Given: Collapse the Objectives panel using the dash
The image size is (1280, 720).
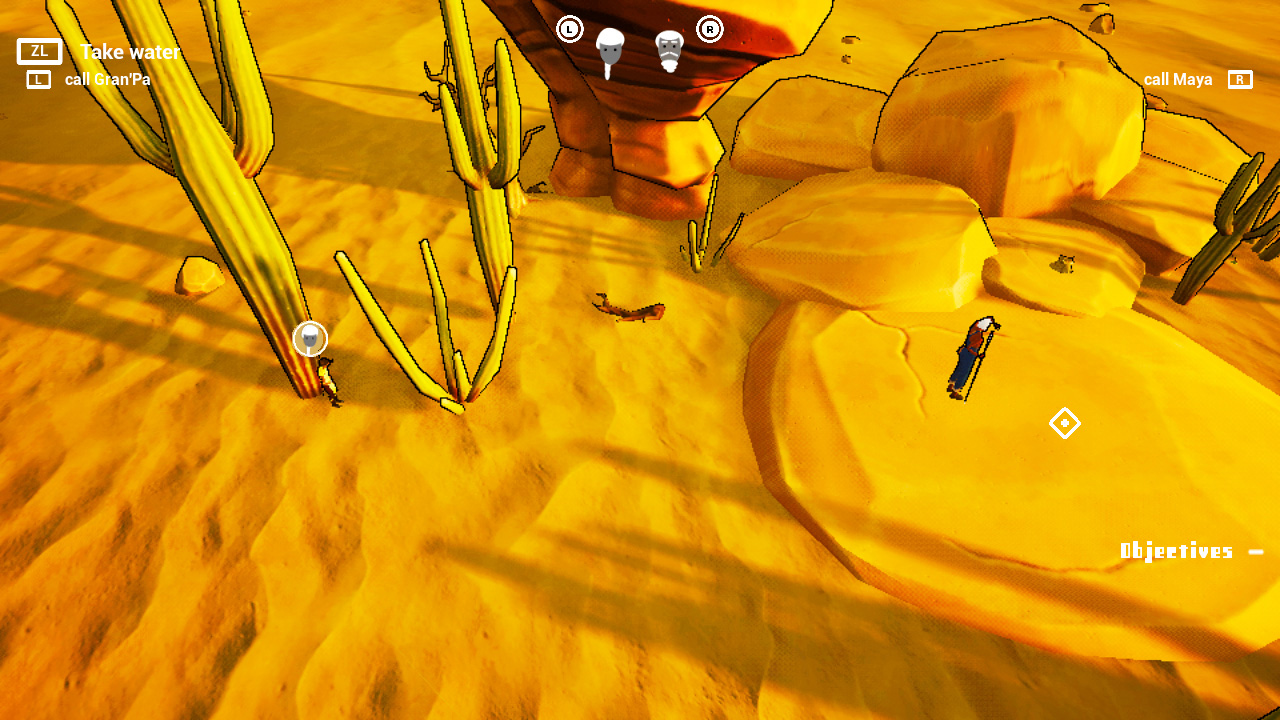Looking at the screenshot, I should click(1256, 550).
